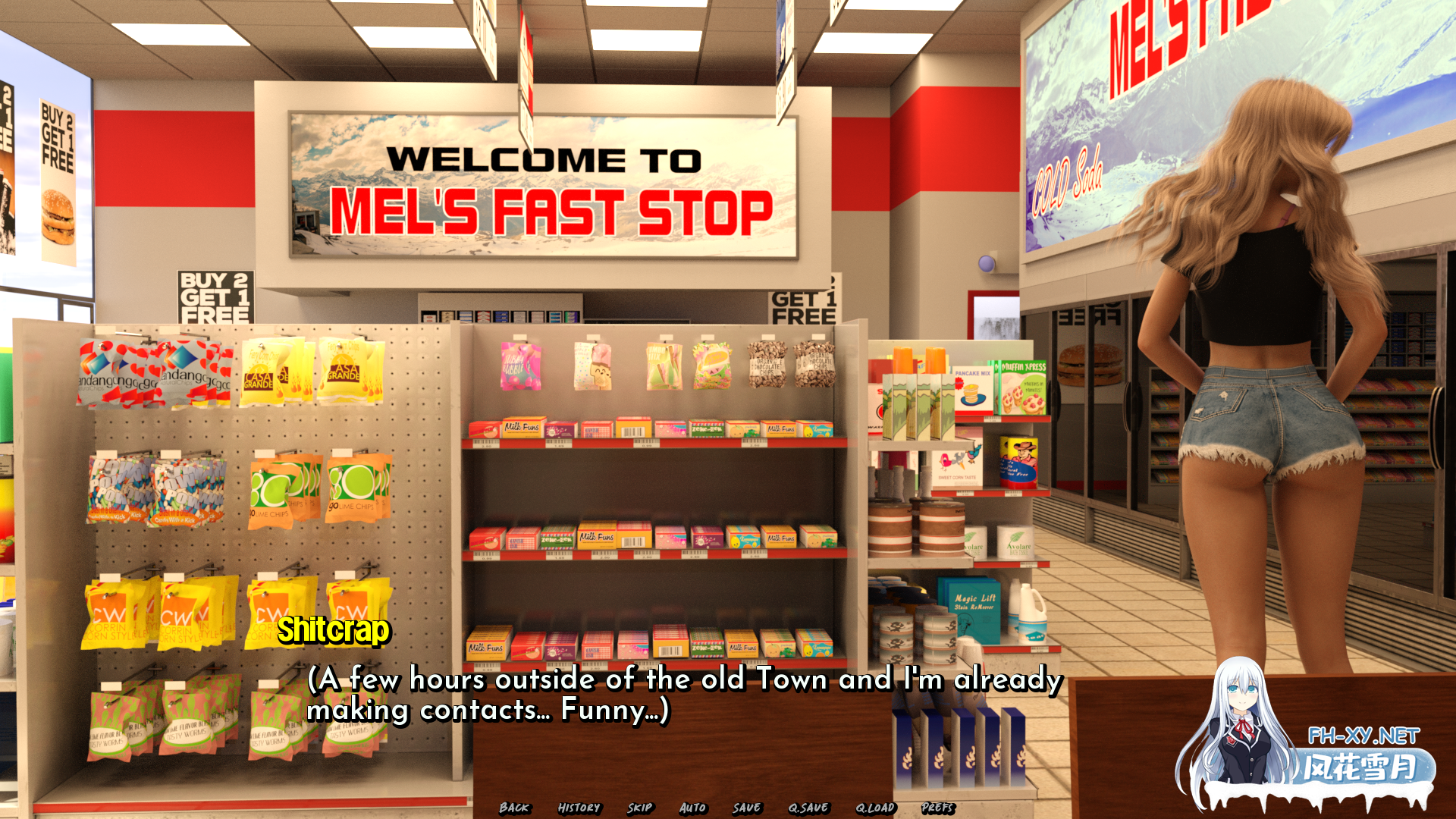
Task: Enable Skip mode
Action: 641,808
